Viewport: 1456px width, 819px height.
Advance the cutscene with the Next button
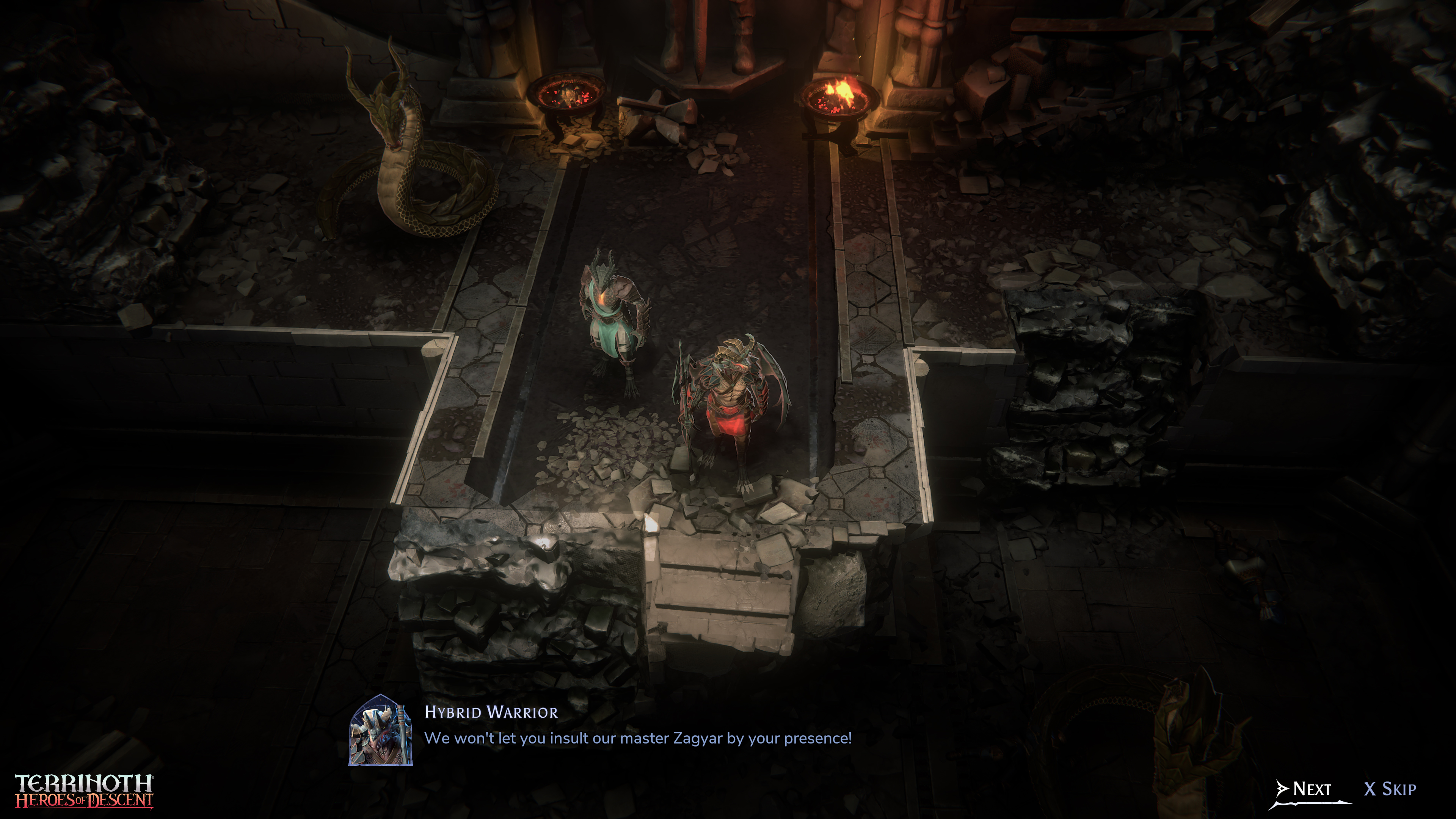pyautogui.click(x=1305, y=789)
